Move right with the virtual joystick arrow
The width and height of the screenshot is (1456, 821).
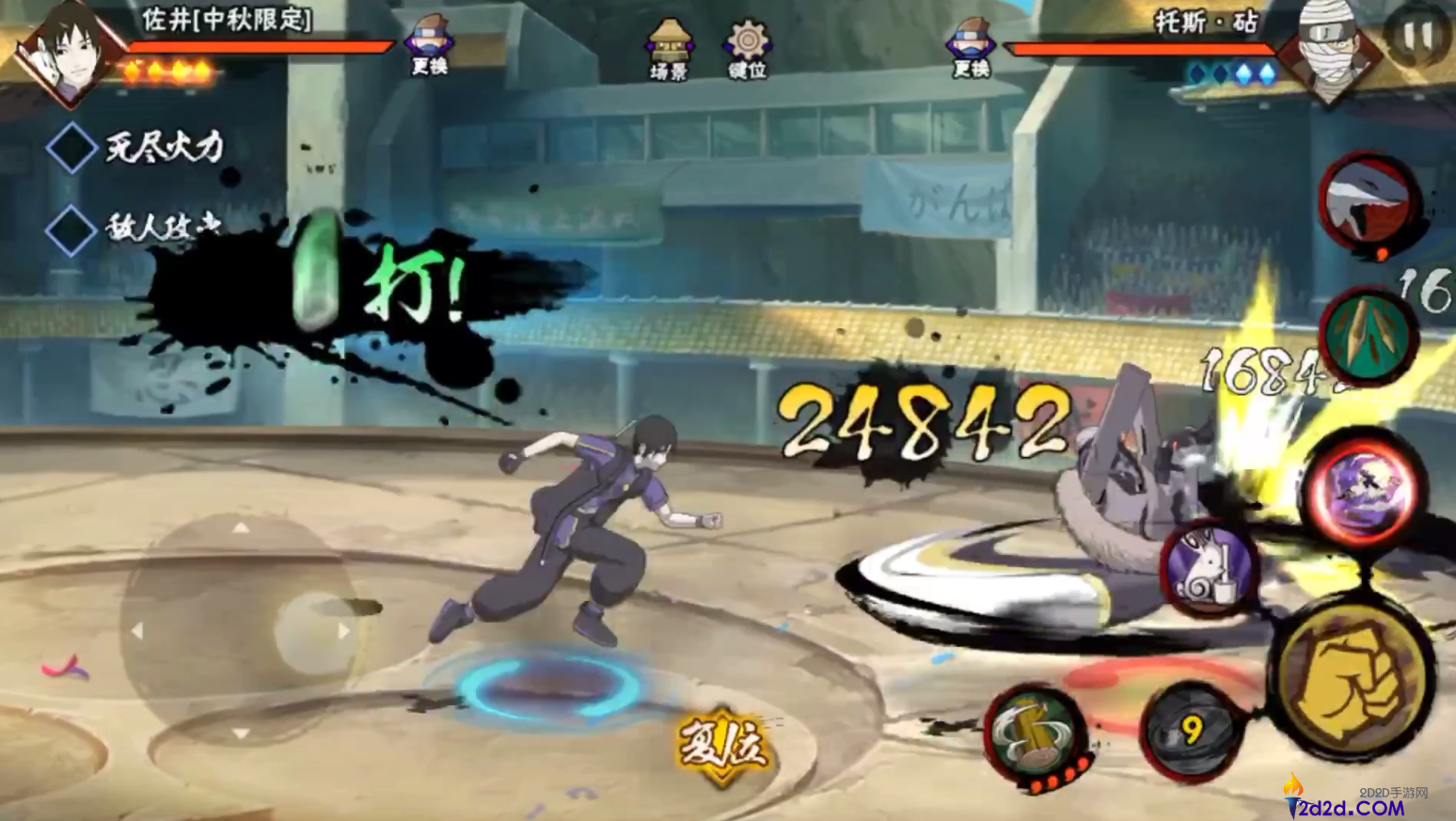[343, 631]
